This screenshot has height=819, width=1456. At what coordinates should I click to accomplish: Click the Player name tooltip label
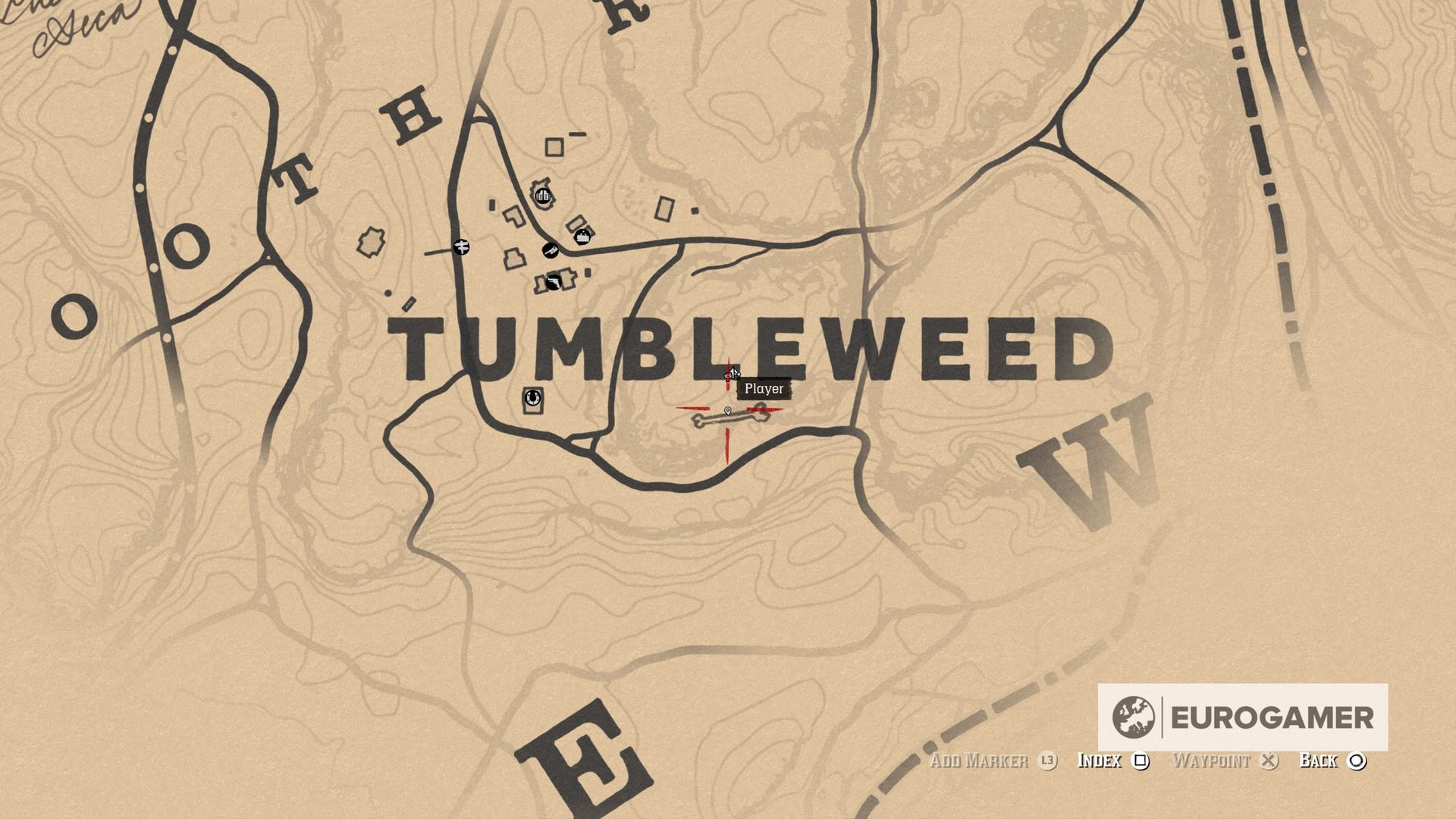764,389
